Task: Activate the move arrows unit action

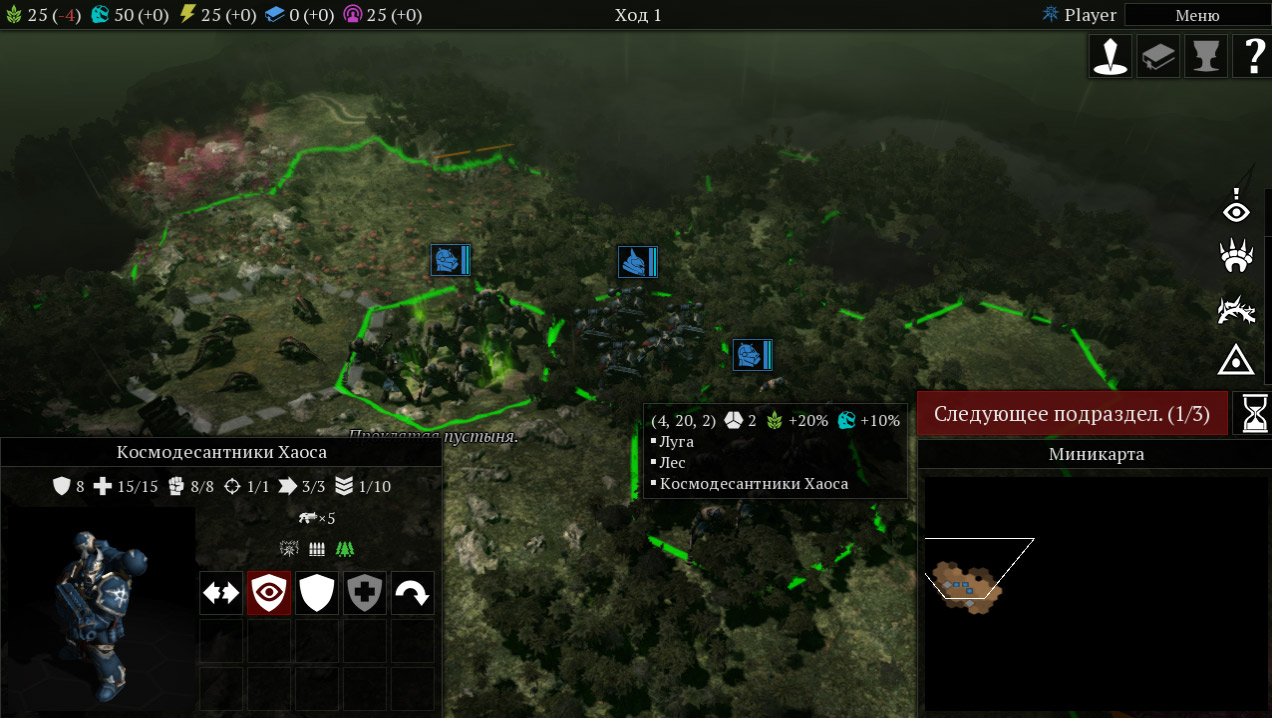Action: pos(221,593)
